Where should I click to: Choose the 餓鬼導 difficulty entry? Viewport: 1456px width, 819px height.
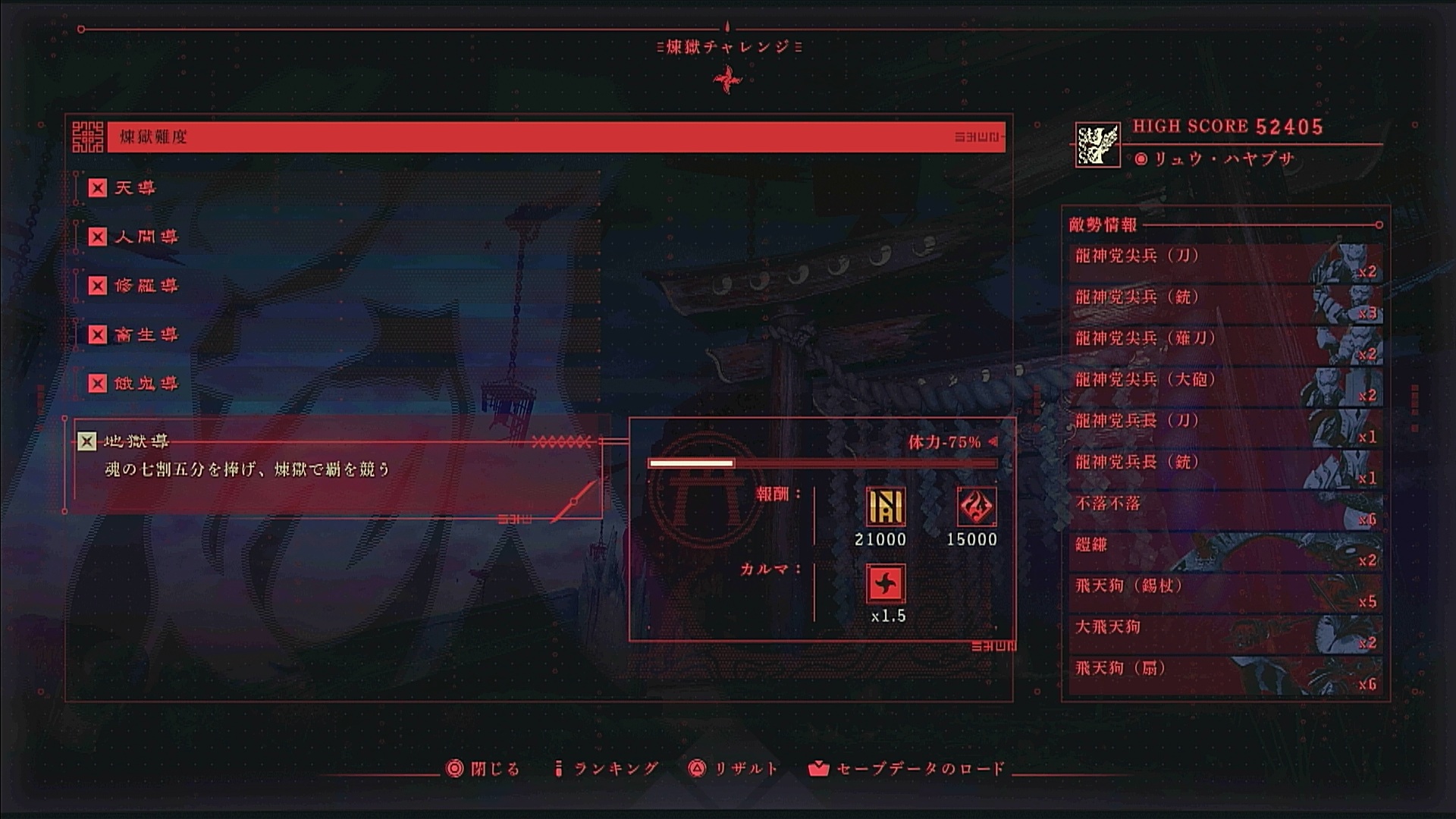tap(146, 384)
